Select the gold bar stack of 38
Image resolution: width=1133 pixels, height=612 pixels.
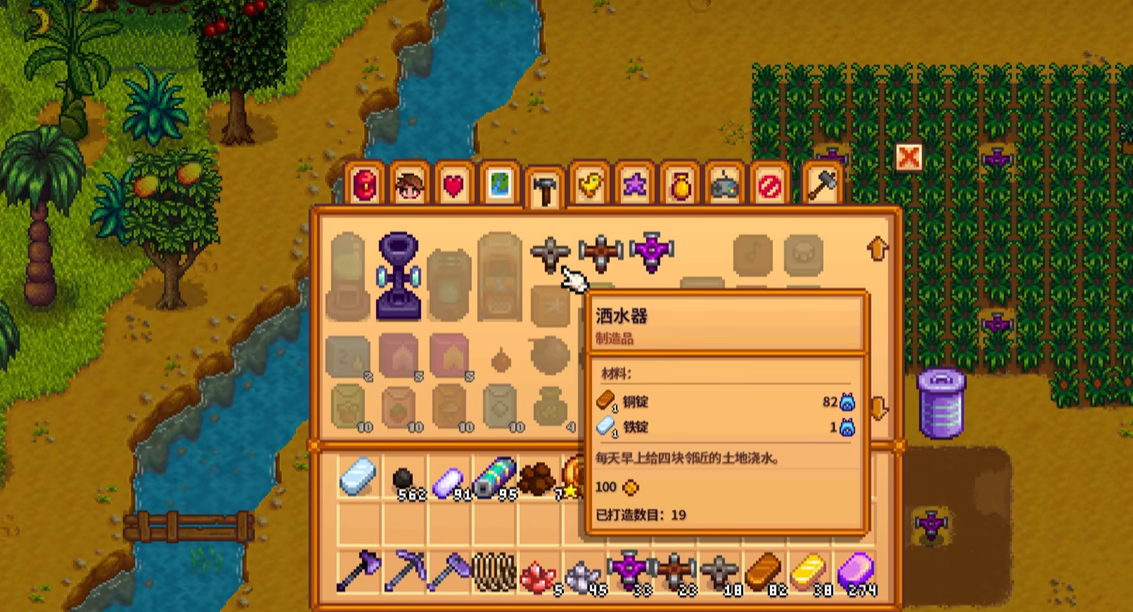click(809, 573)
